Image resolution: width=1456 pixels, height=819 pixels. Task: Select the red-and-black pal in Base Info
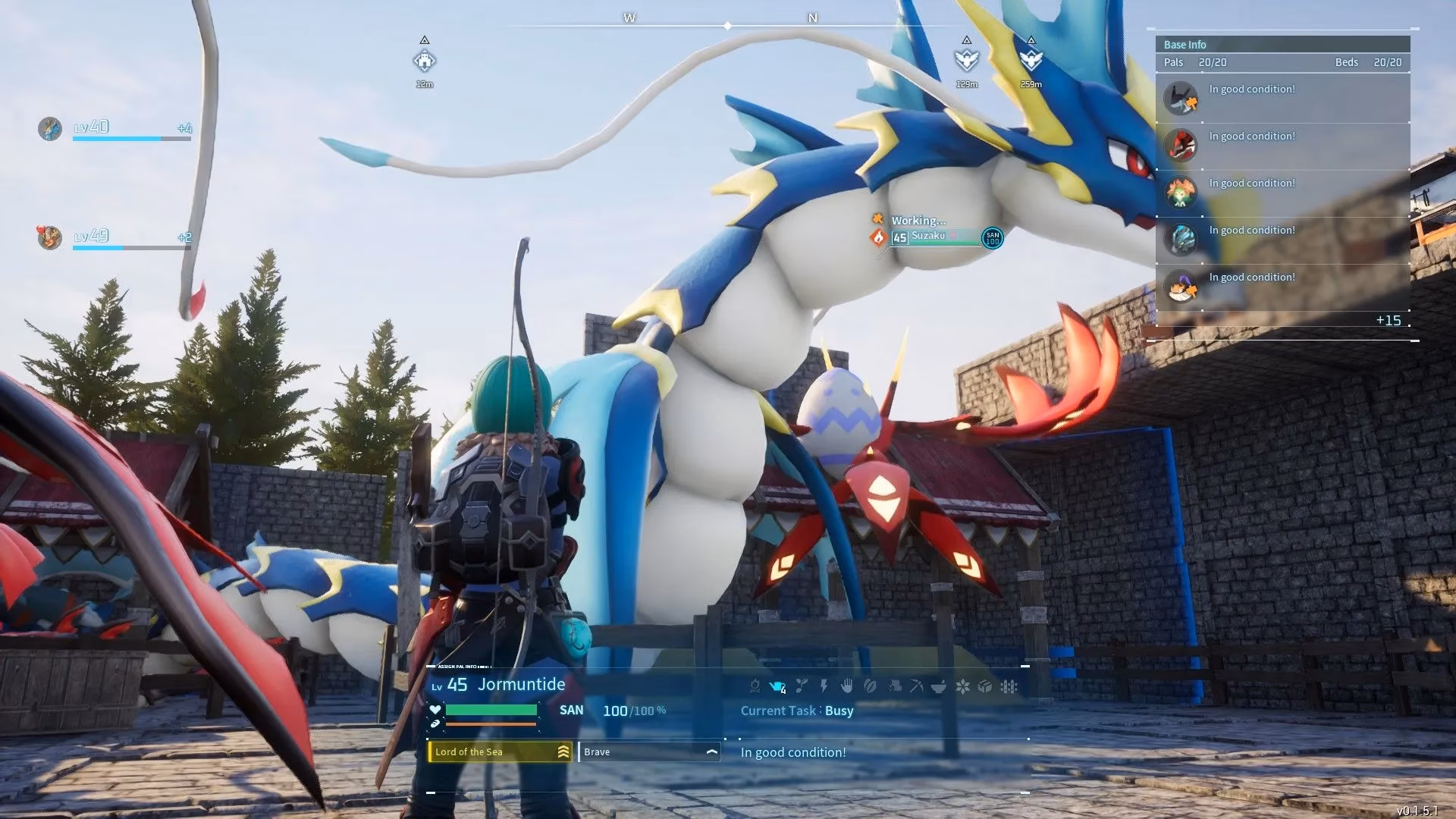click(x=1181, y=145)
